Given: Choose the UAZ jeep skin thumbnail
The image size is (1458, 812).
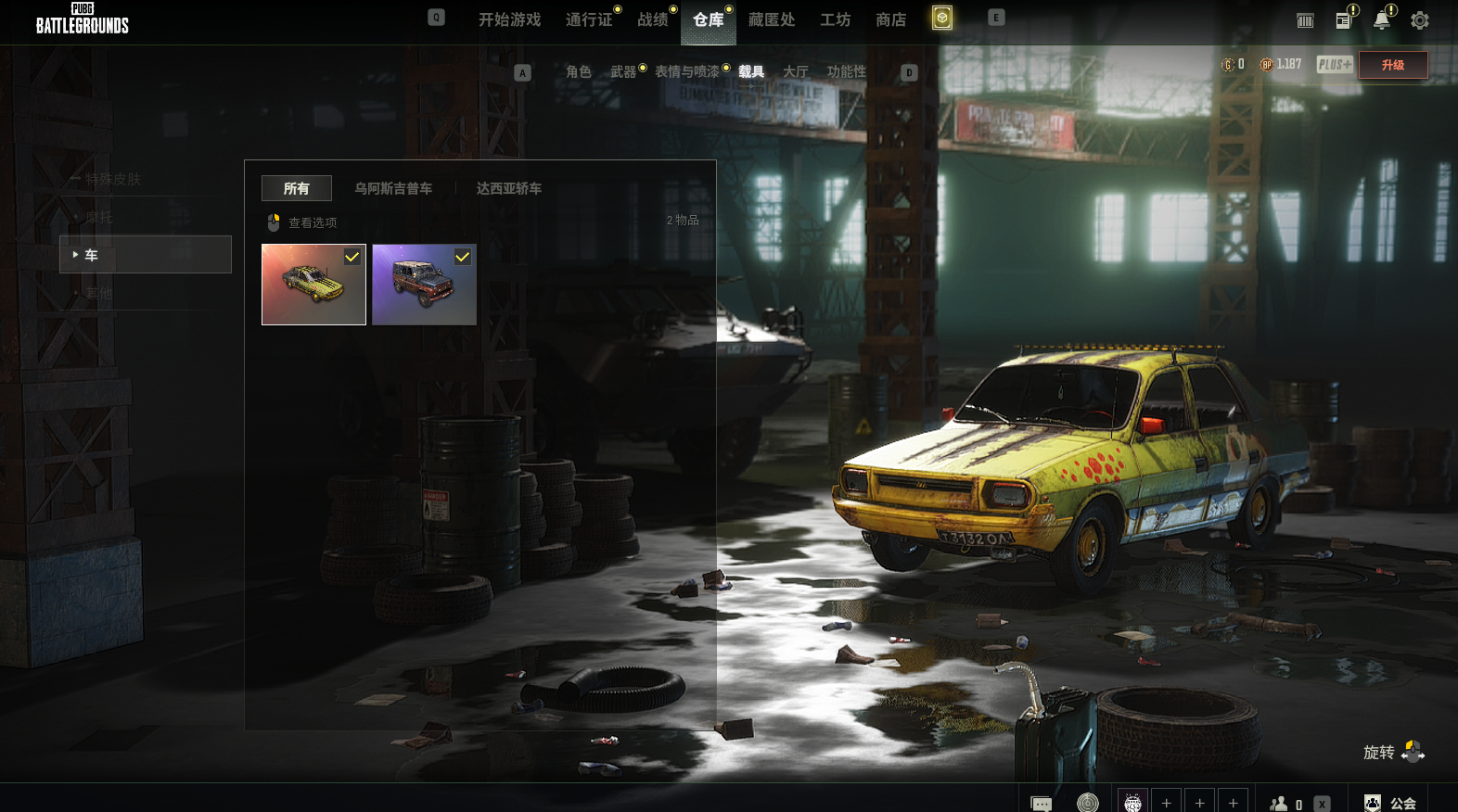Looking at the screenshot, I should (x=424, y=285).
